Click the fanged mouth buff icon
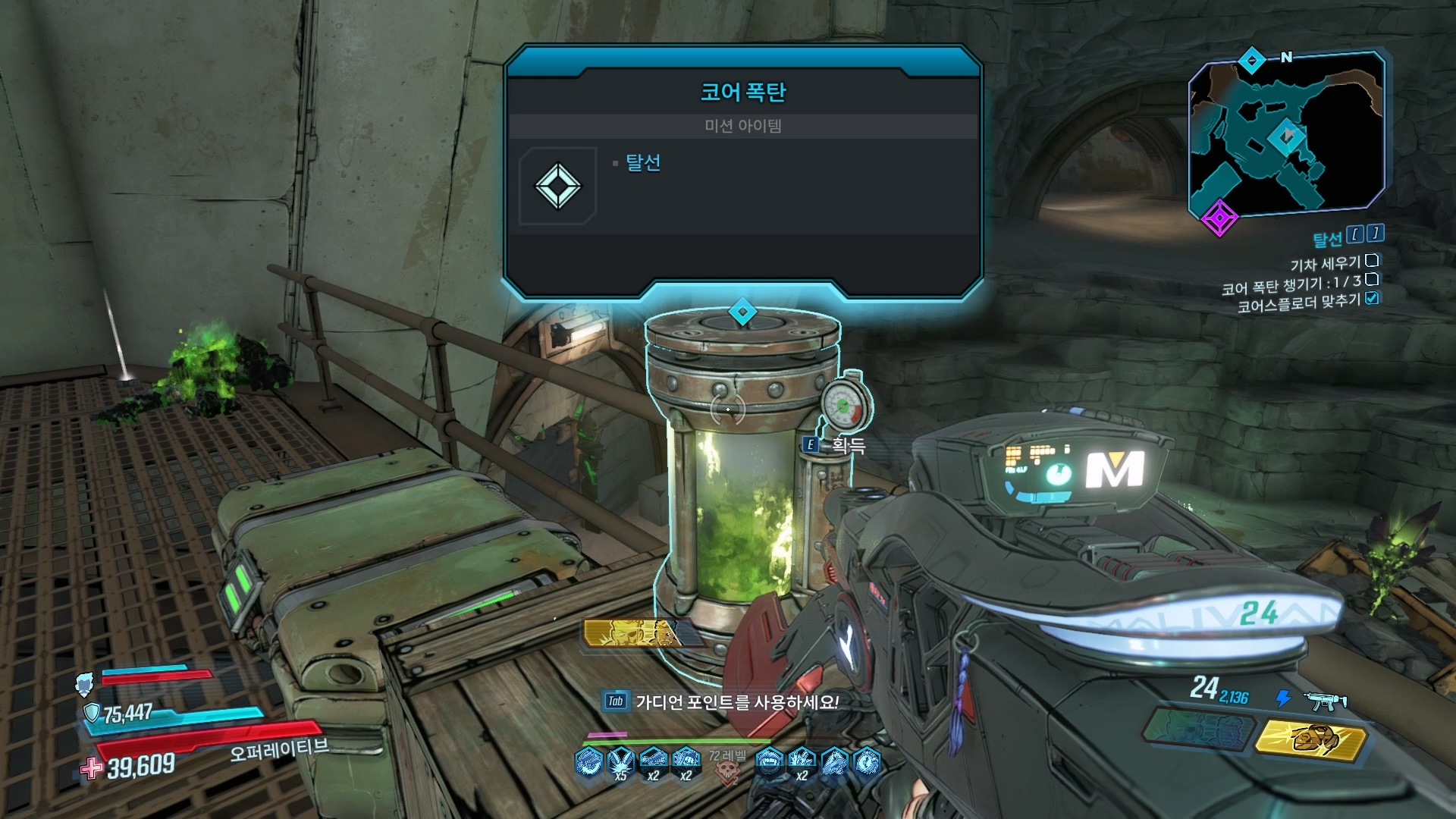This screenshot has height=819, width=1456. [x=769, y=761]
